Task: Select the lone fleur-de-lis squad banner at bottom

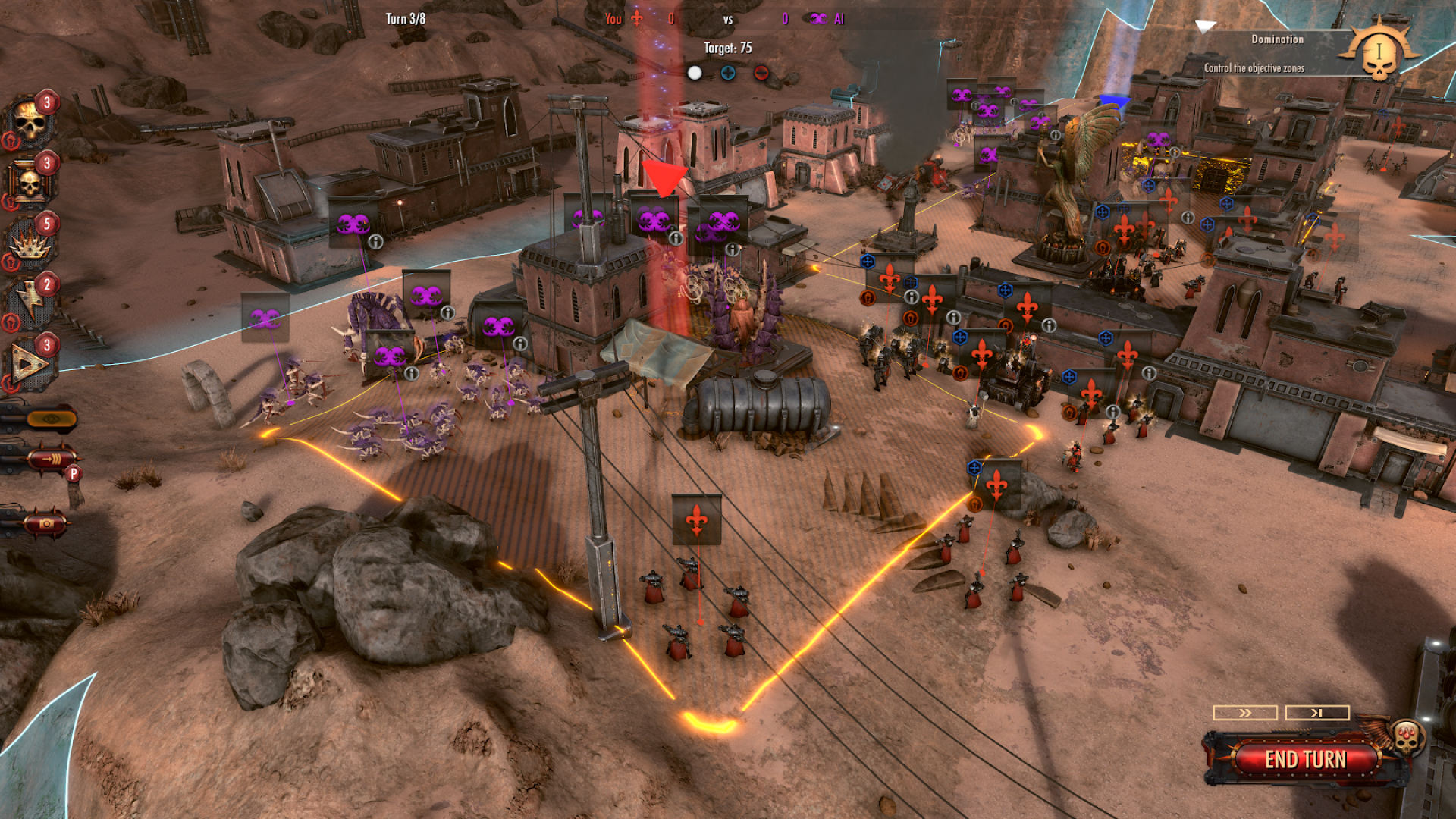Action: 696,519
